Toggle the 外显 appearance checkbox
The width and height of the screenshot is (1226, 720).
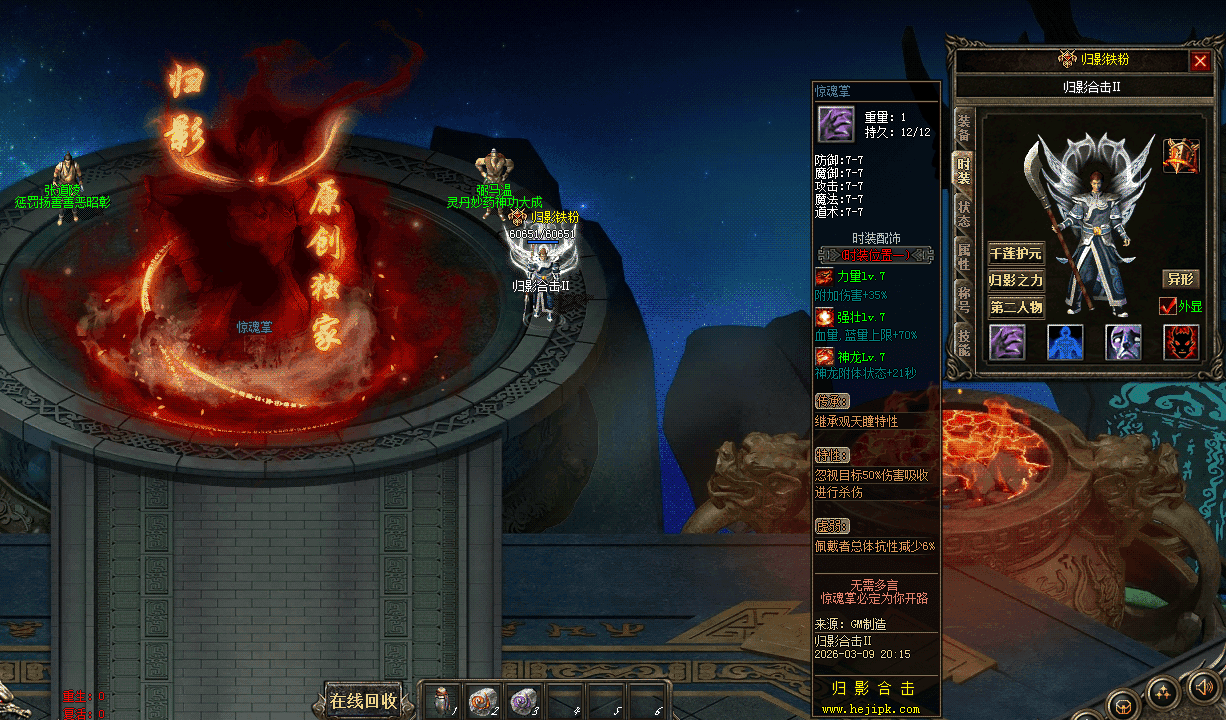(1167, 306)
